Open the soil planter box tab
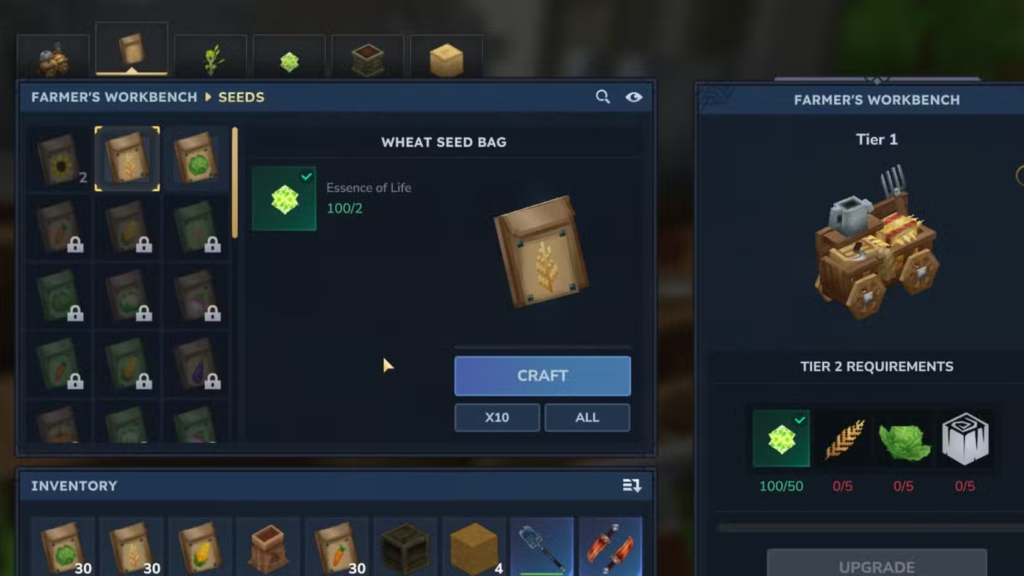This screenshot has height=576, width=1024. 367,60
